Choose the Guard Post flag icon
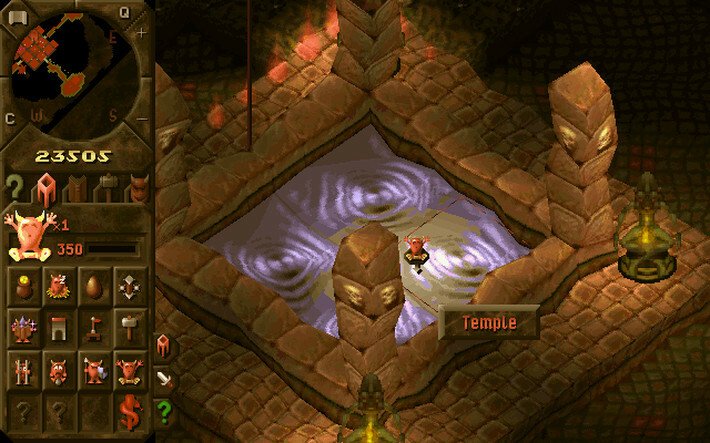 click(x=92, y=328)
